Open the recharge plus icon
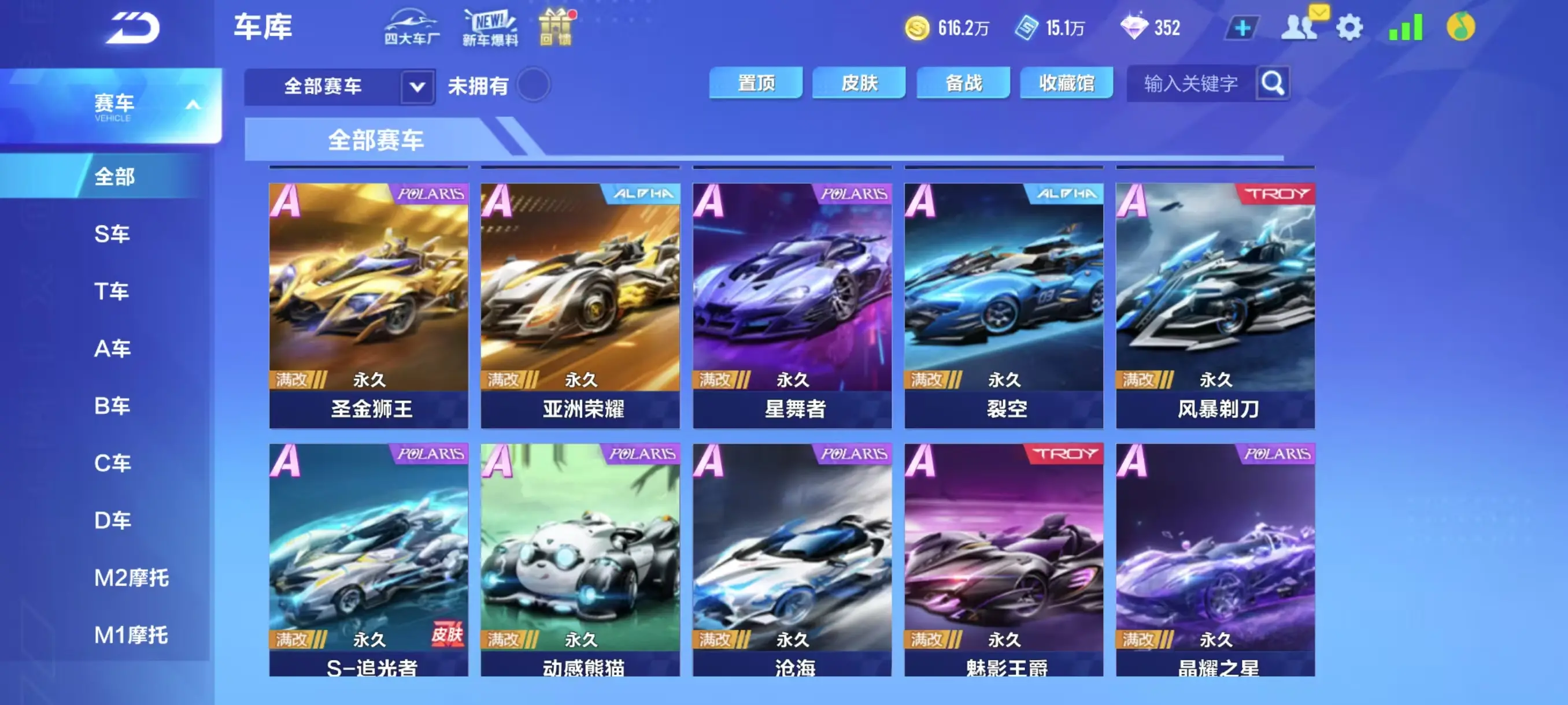The width and height of the screenshot is (1568, 705). pos(1242,27)
